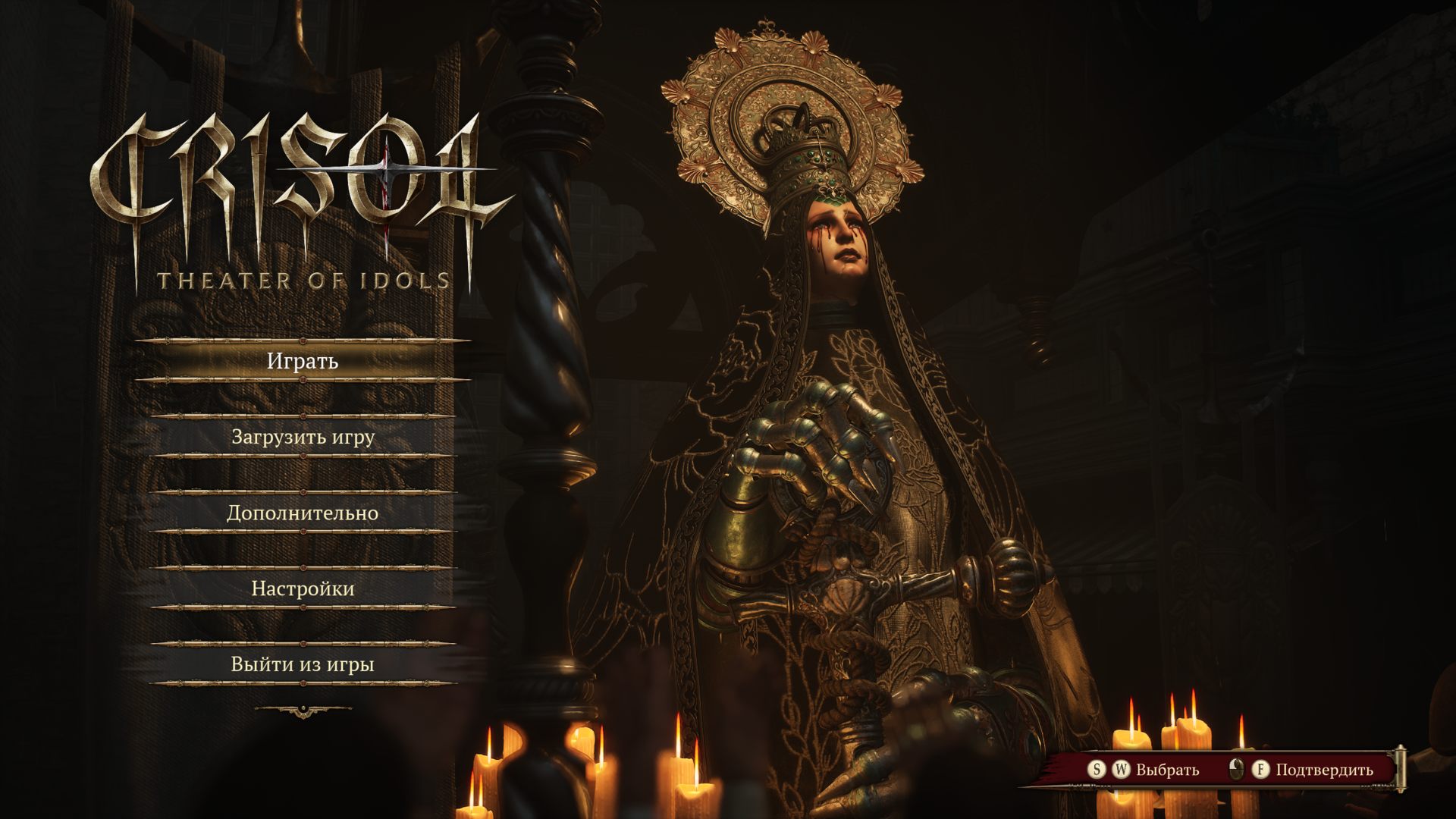Open the Загрузить игру menu entry

click(303, 437)
